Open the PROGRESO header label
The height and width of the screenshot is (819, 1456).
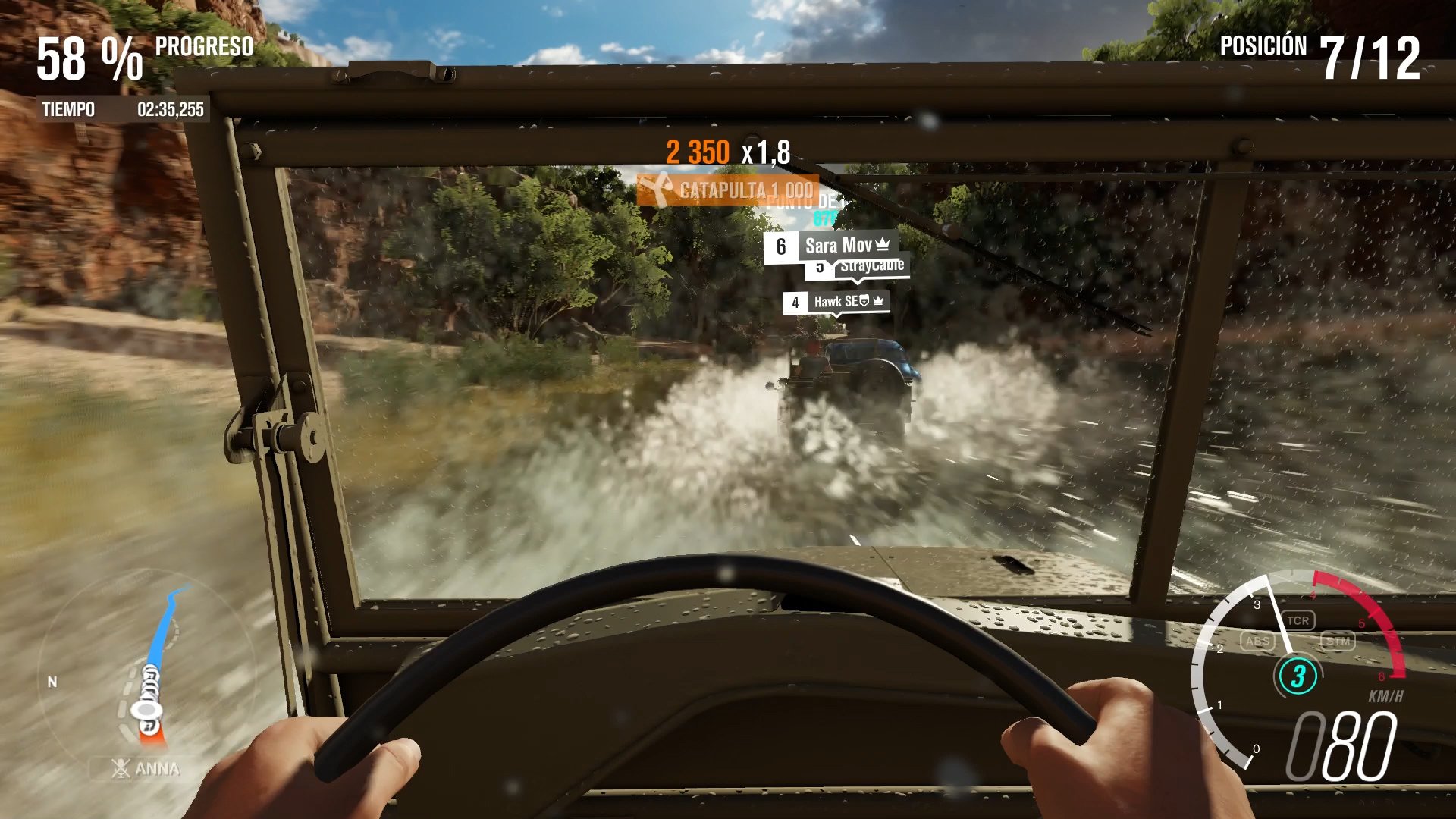click(x=203, y=47)
